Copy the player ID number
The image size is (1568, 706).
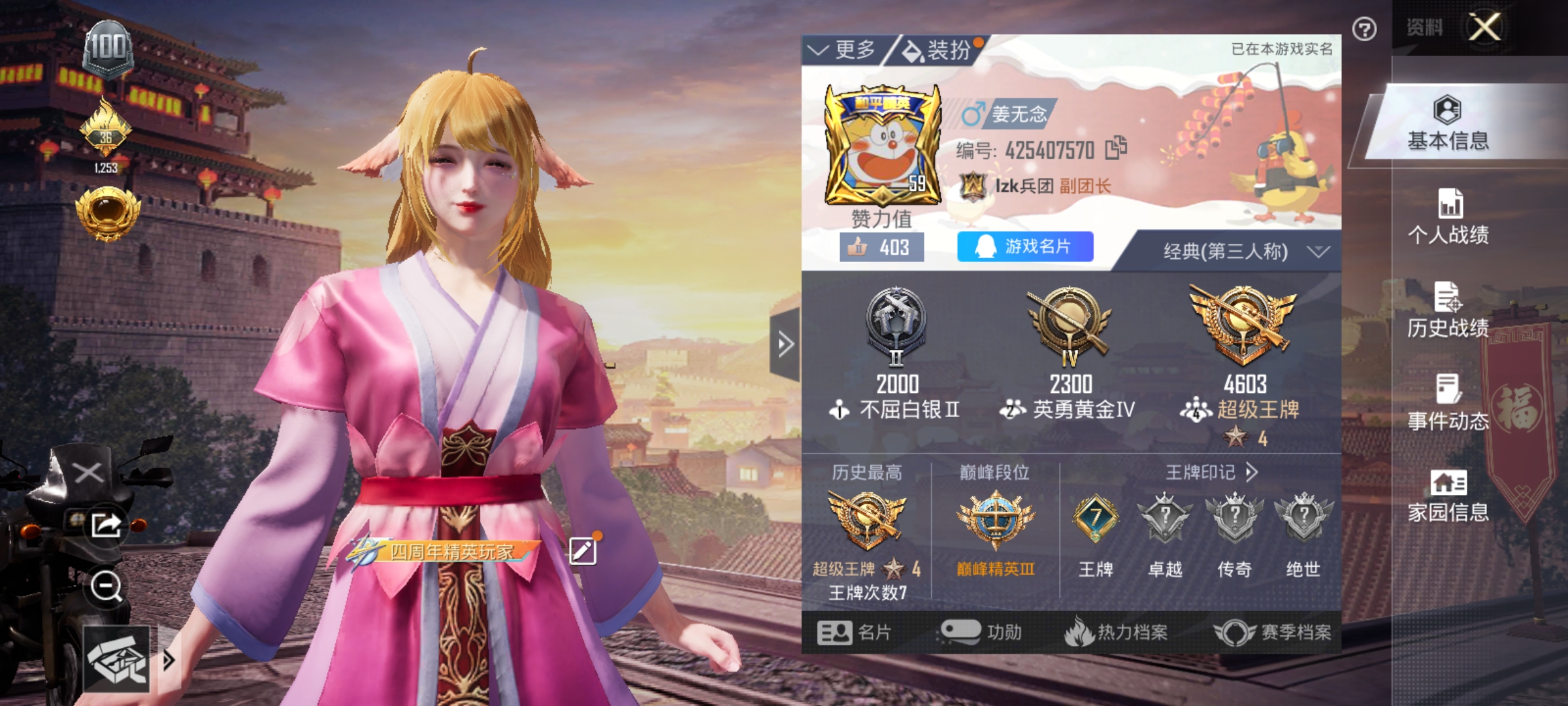tap(1116, 148)
